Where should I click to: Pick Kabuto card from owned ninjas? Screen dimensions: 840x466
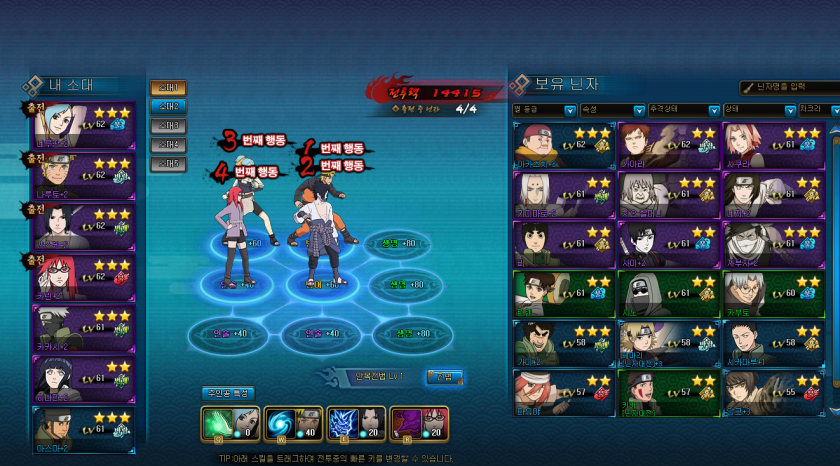tap(772, 292)
